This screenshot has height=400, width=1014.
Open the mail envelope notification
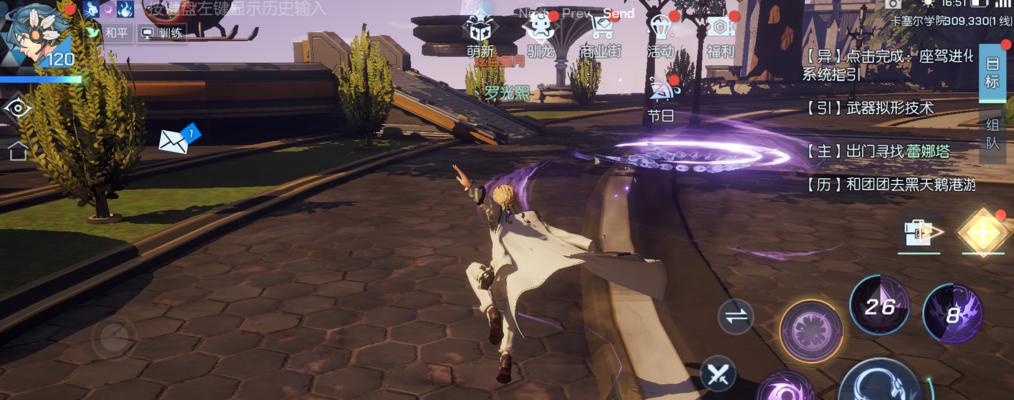[x=175, y=141]
